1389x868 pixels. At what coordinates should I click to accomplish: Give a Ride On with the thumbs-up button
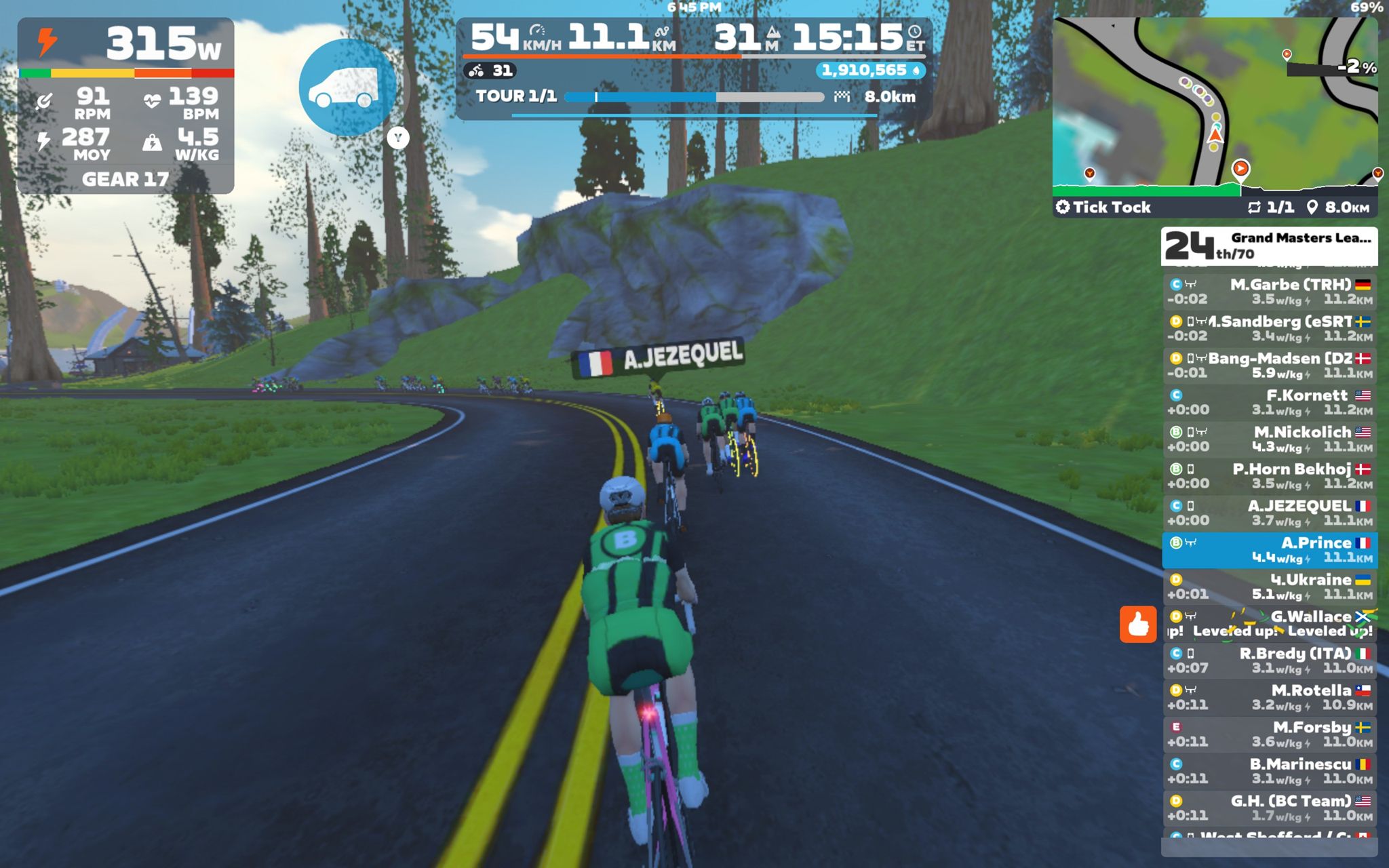pos(1137,624)
